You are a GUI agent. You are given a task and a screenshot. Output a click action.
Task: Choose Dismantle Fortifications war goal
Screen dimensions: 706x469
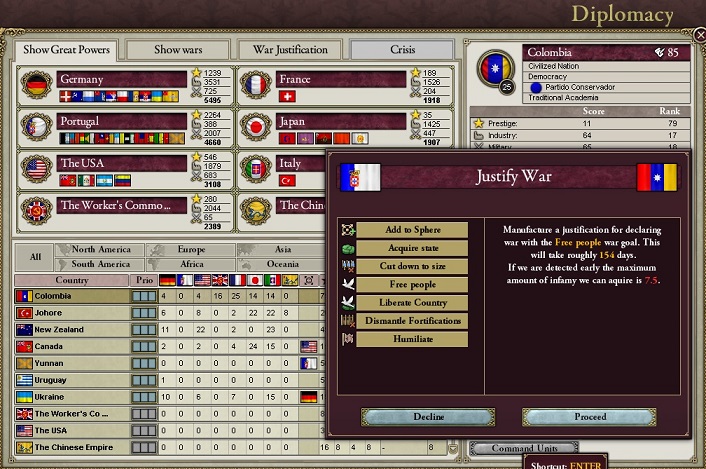click(x=412, y=321)
